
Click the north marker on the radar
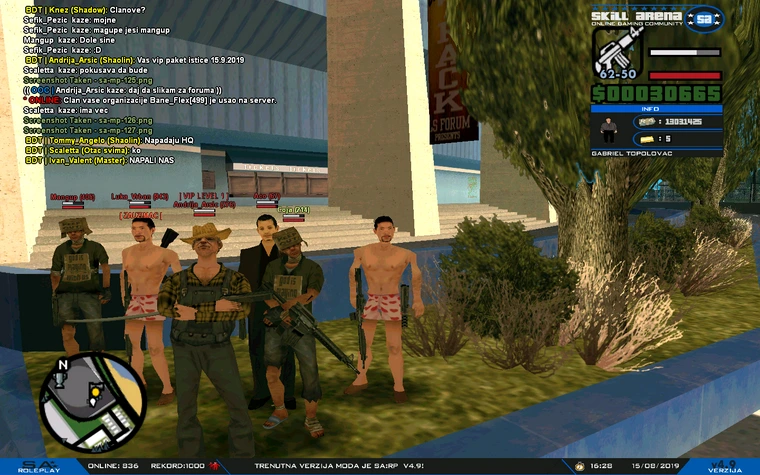pyautogui.click(x=63, y=365)
